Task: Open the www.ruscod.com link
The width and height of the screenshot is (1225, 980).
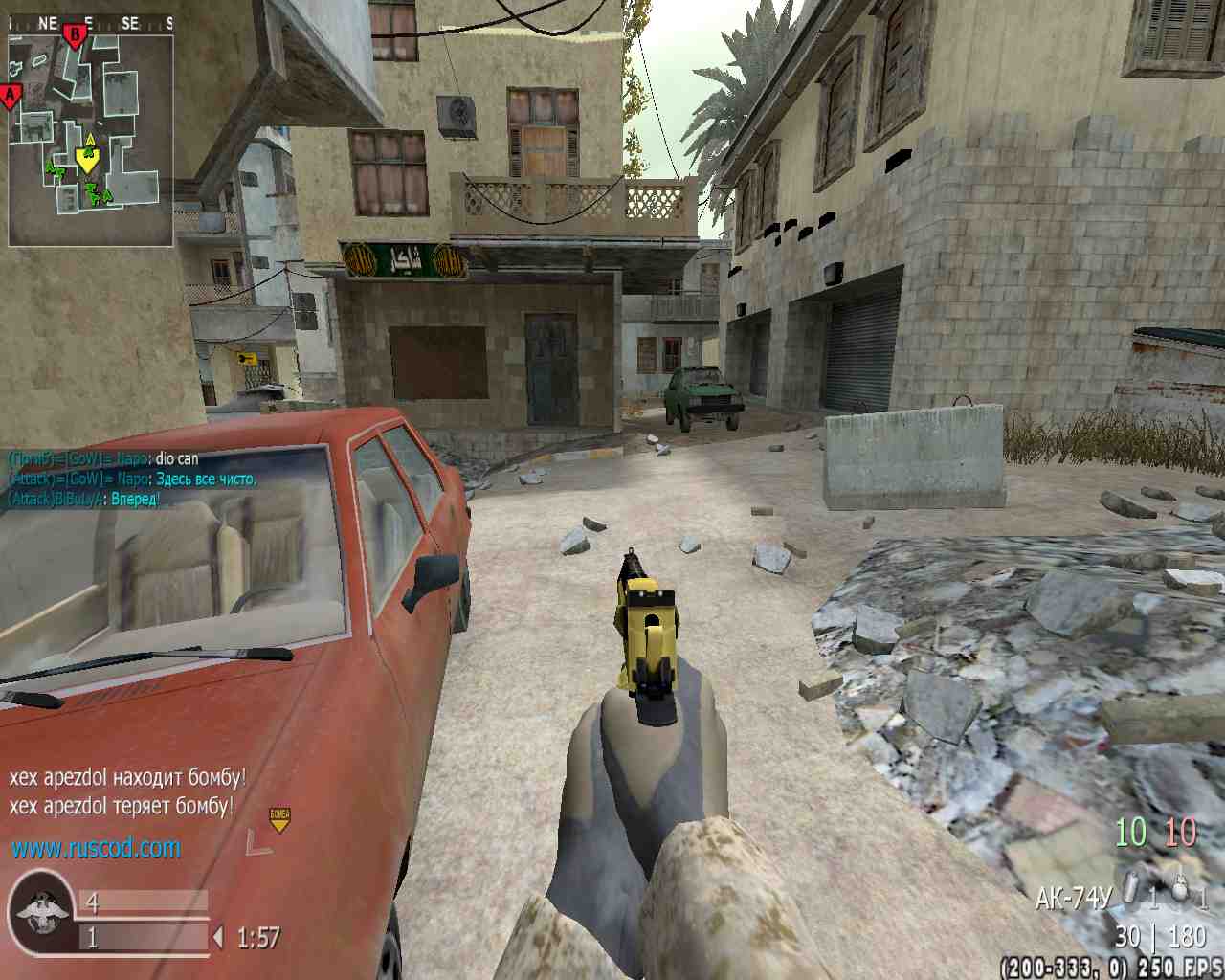Action: [96, 848]
